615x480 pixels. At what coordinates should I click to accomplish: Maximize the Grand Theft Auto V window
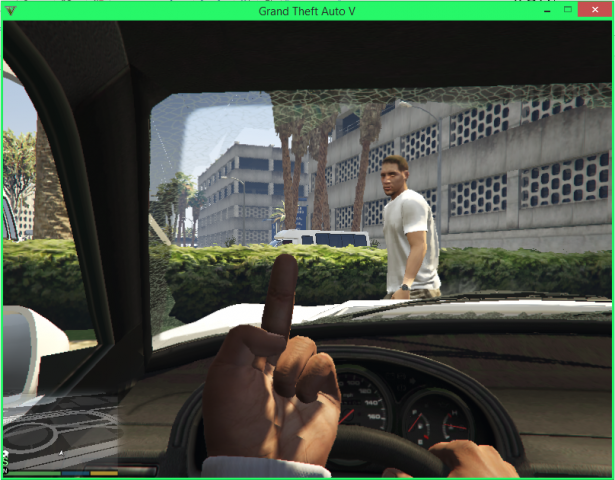click(568, 10)
